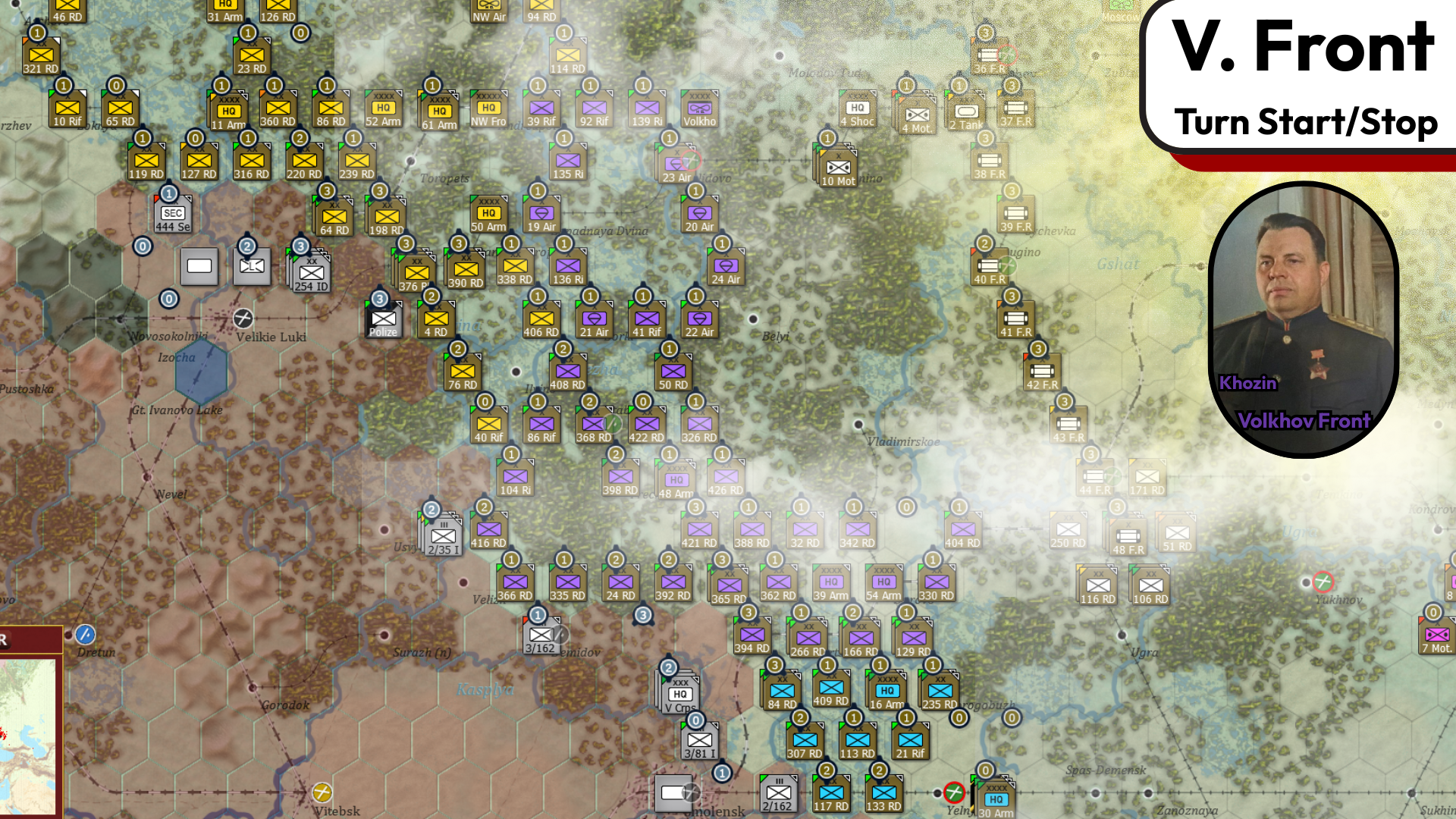Select the faded 171 RD unit counter
Image resolution: width=1456 pixels, height=819 pixels.
(x=1147, y=477)
